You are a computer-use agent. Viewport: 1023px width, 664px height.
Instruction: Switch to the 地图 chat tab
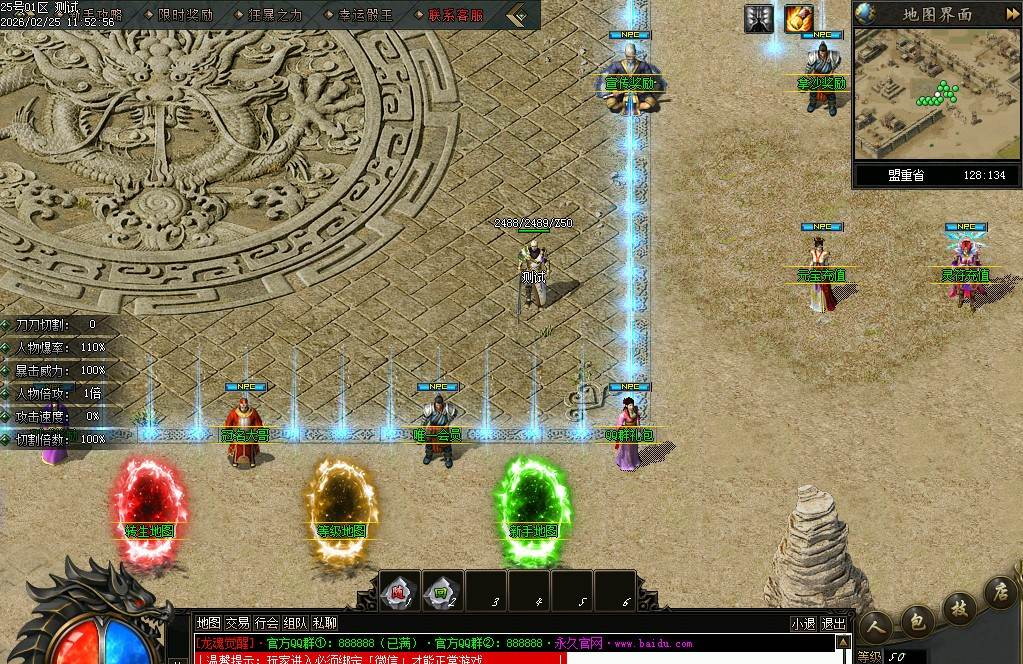(208, 623)
